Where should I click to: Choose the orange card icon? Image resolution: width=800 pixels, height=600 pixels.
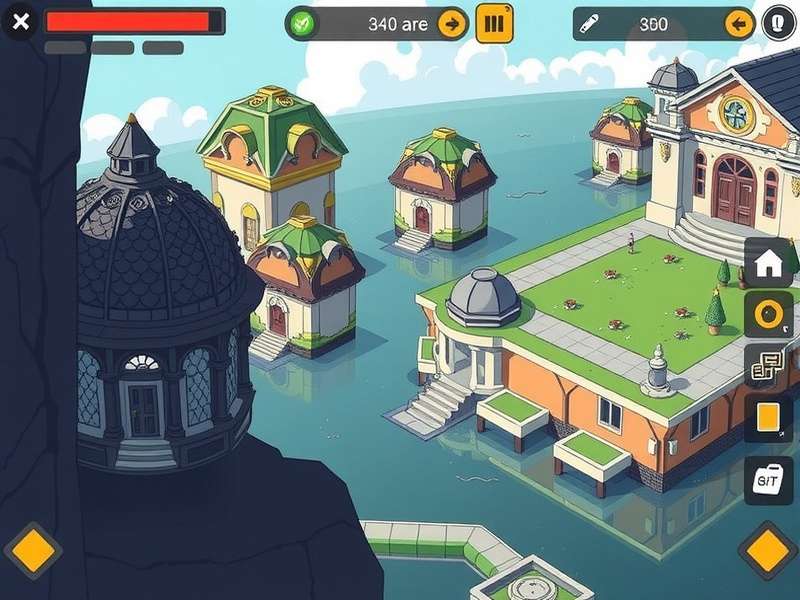768,418
